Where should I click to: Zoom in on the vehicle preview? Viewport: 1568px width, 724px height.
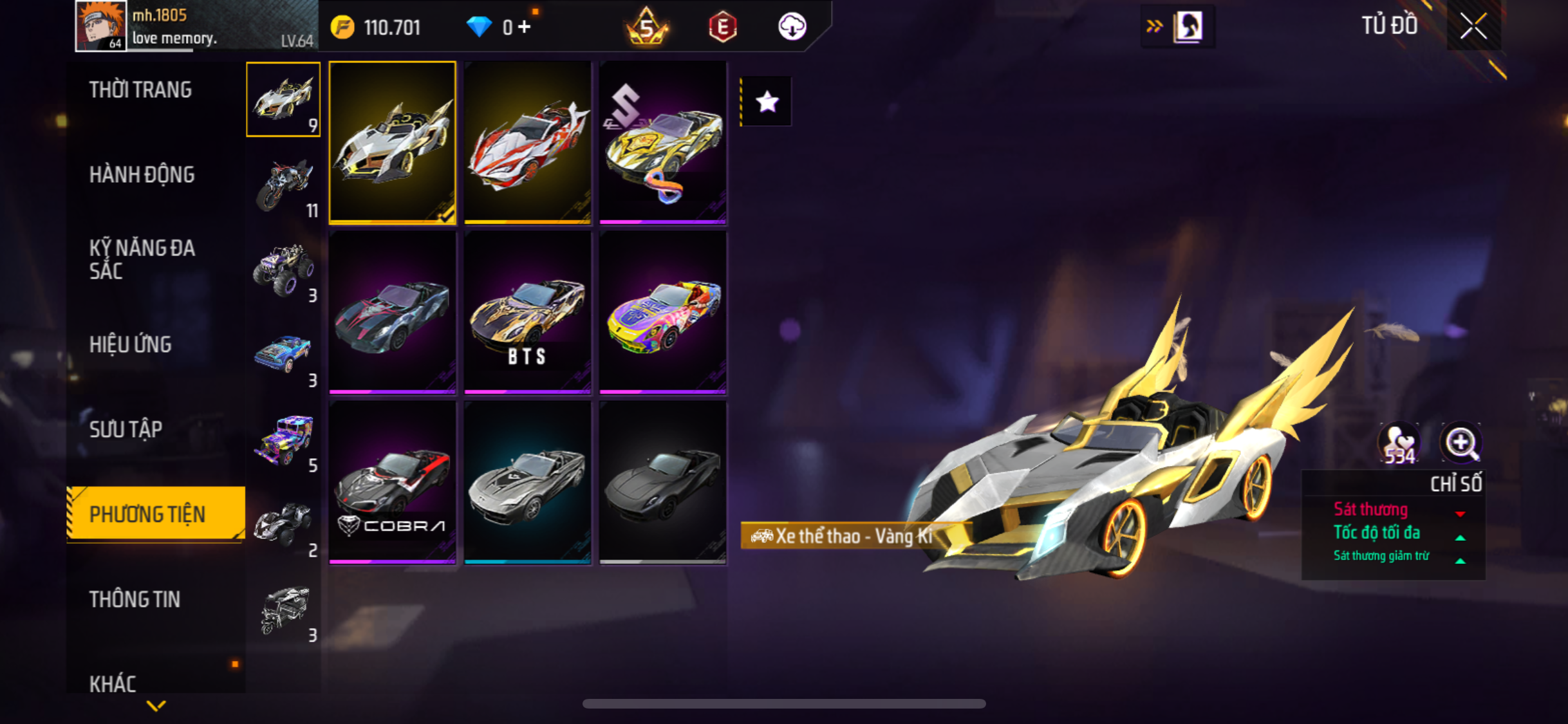pyautogui.click(x=1461, y=443)
